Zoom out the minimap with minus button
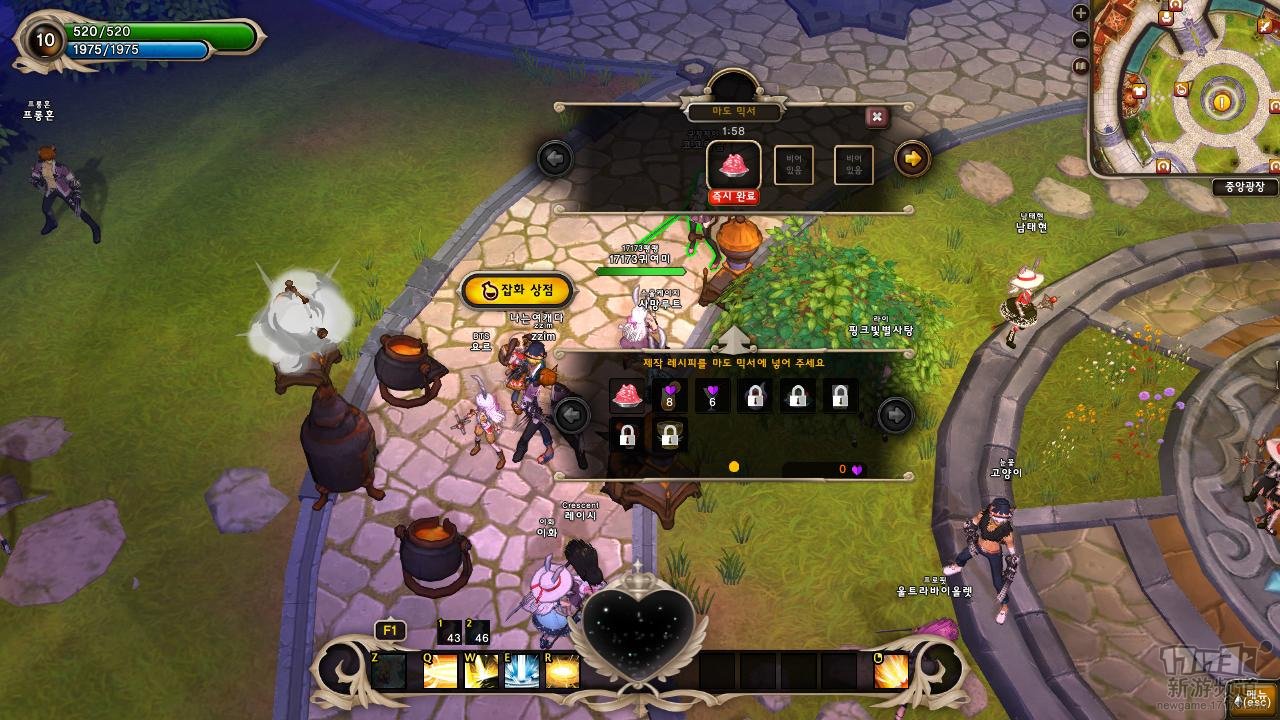Screen dimensions: 1280x720 point(1080,40)
